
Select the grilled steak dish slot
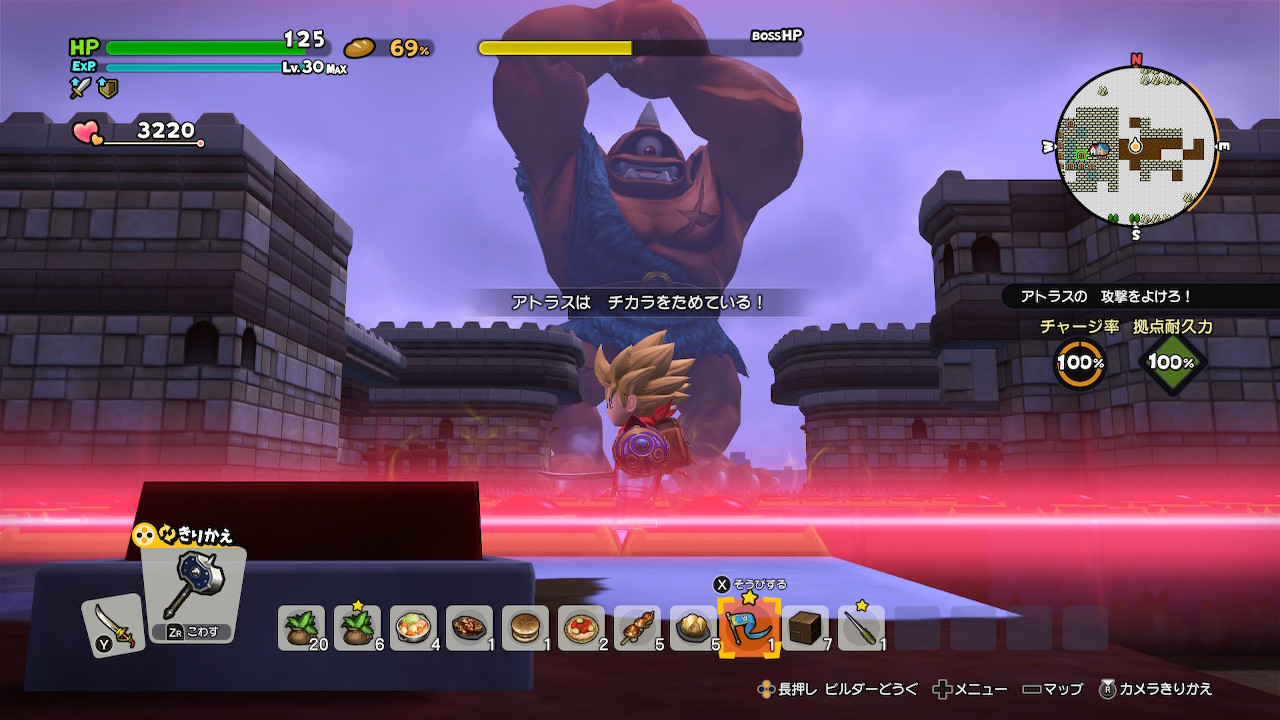469,628
